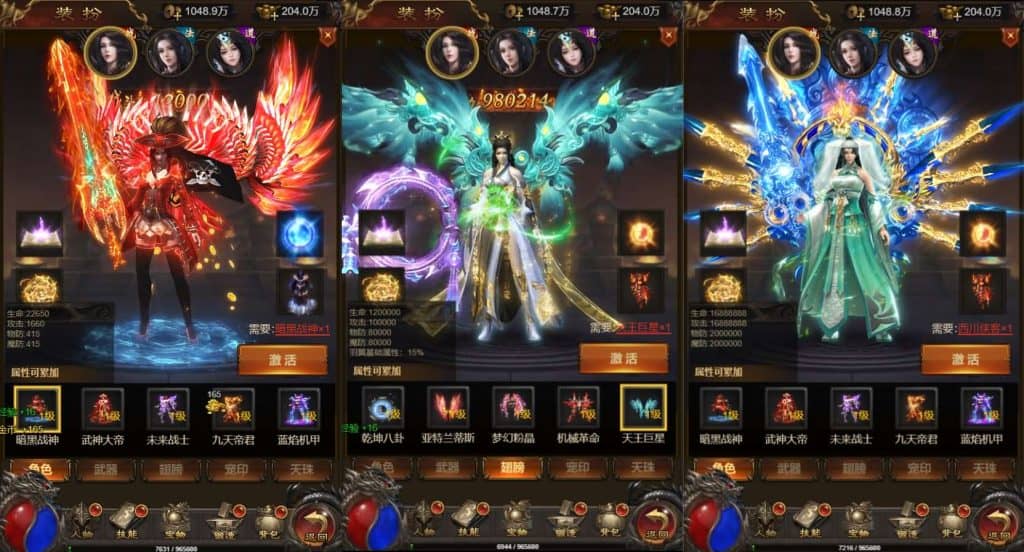
Task: Click 激活 beneath the 四川侠客×1 requirement
Action: click(x=964, y=358)
